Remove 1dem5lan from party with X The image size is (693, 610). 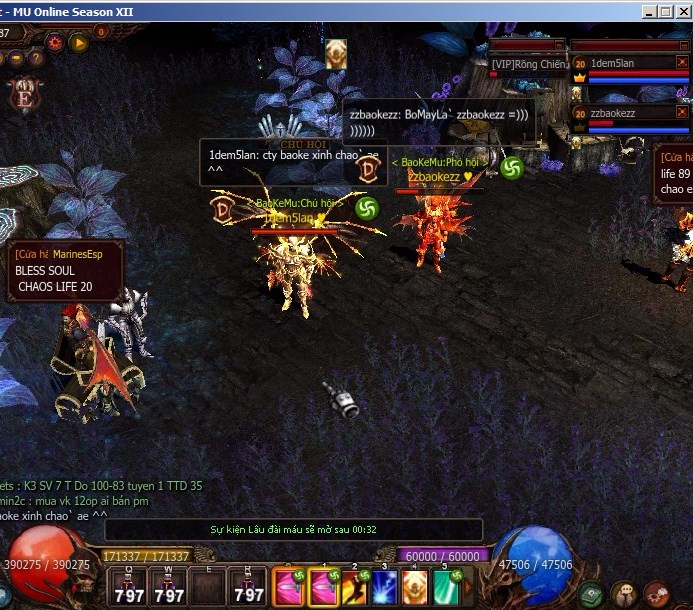(683, 62)
